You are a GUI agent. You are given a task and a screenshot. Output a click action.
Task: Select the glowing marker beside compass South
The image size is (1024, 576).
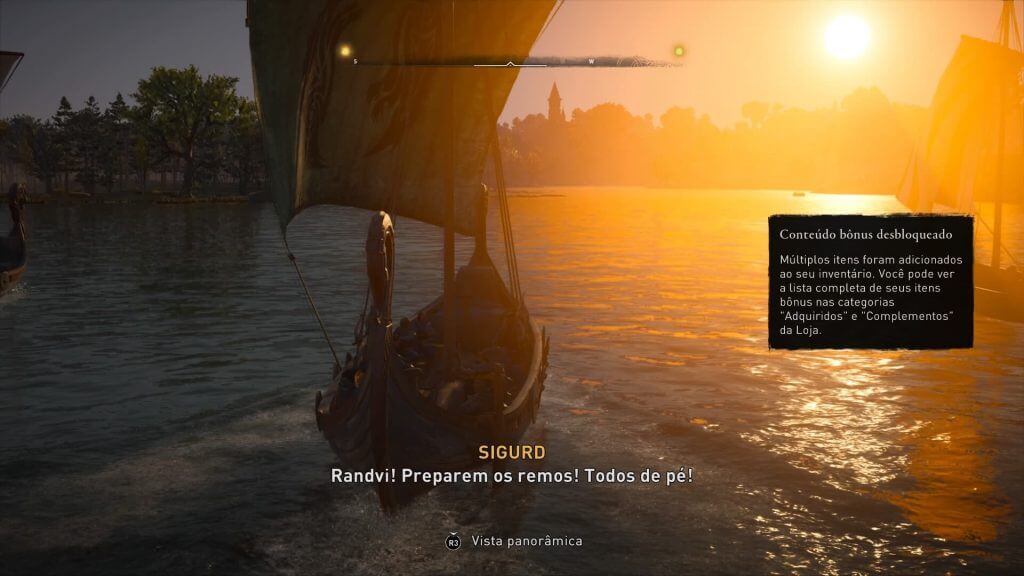[x=345, y=51]
